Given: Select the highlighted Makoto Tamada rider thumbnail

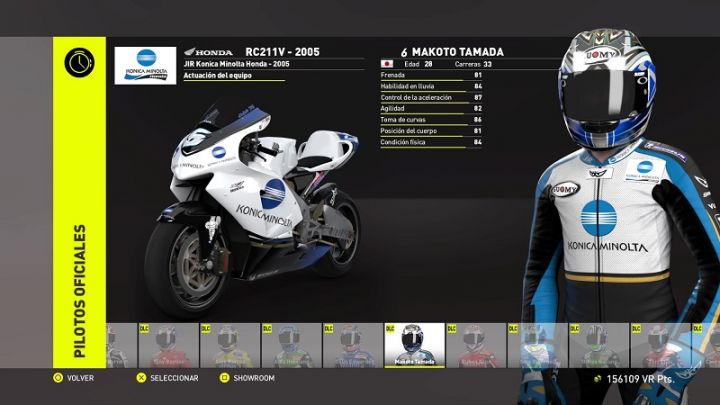Looking at the screenshot, I should (414, 345).
